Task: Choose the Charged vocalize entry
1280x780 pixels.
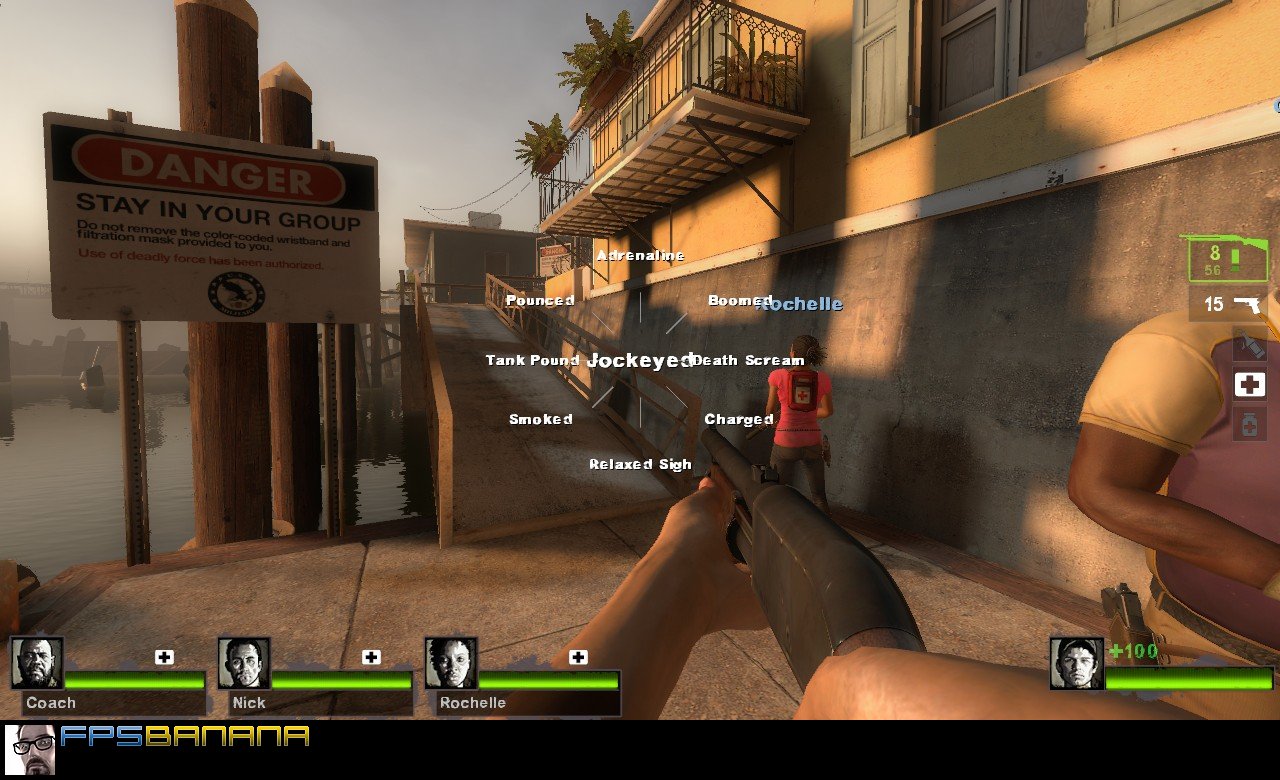Action: point(738,418)
